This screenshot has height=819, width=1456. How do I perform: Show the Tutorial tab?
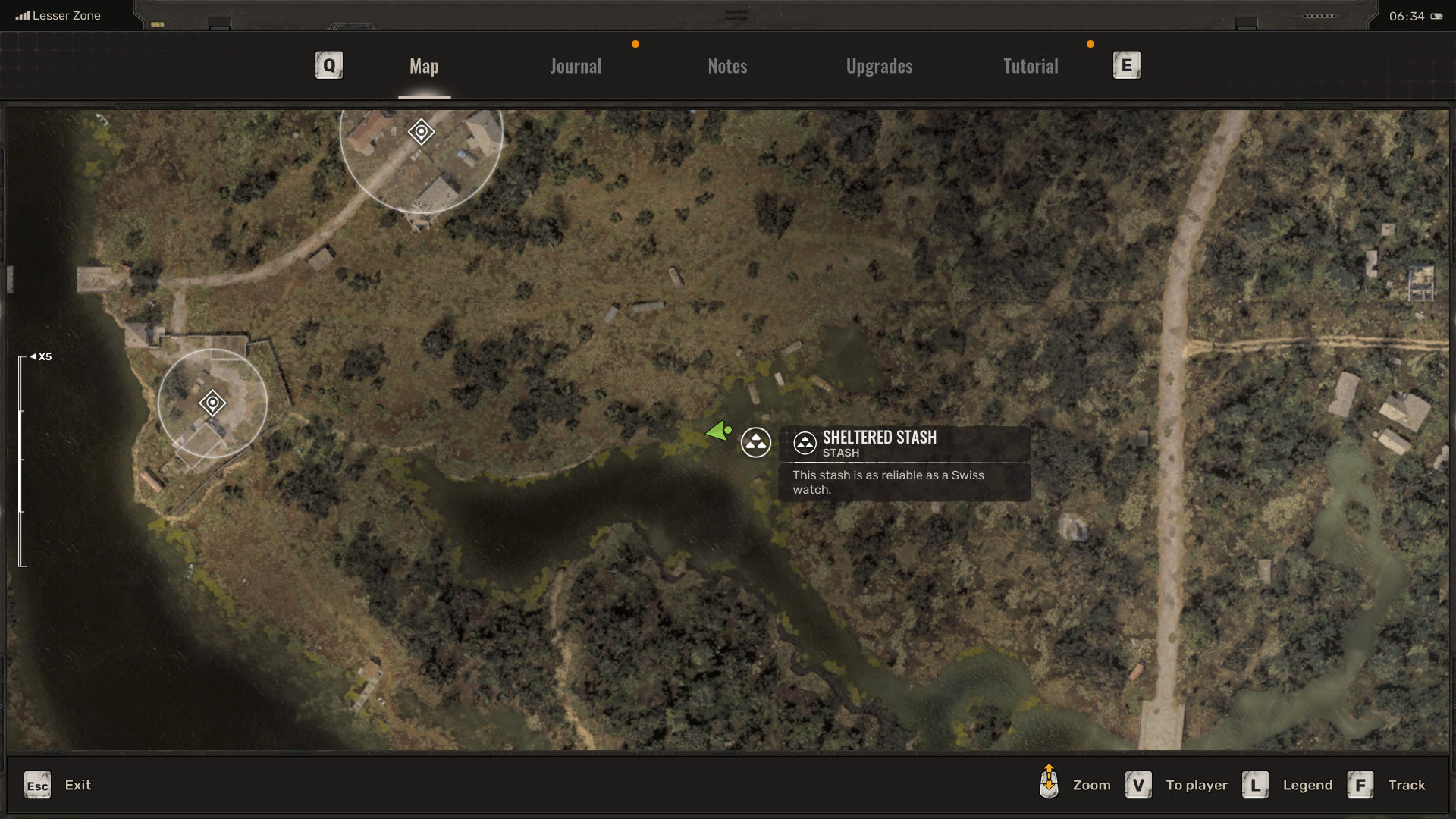[1031, 67]
